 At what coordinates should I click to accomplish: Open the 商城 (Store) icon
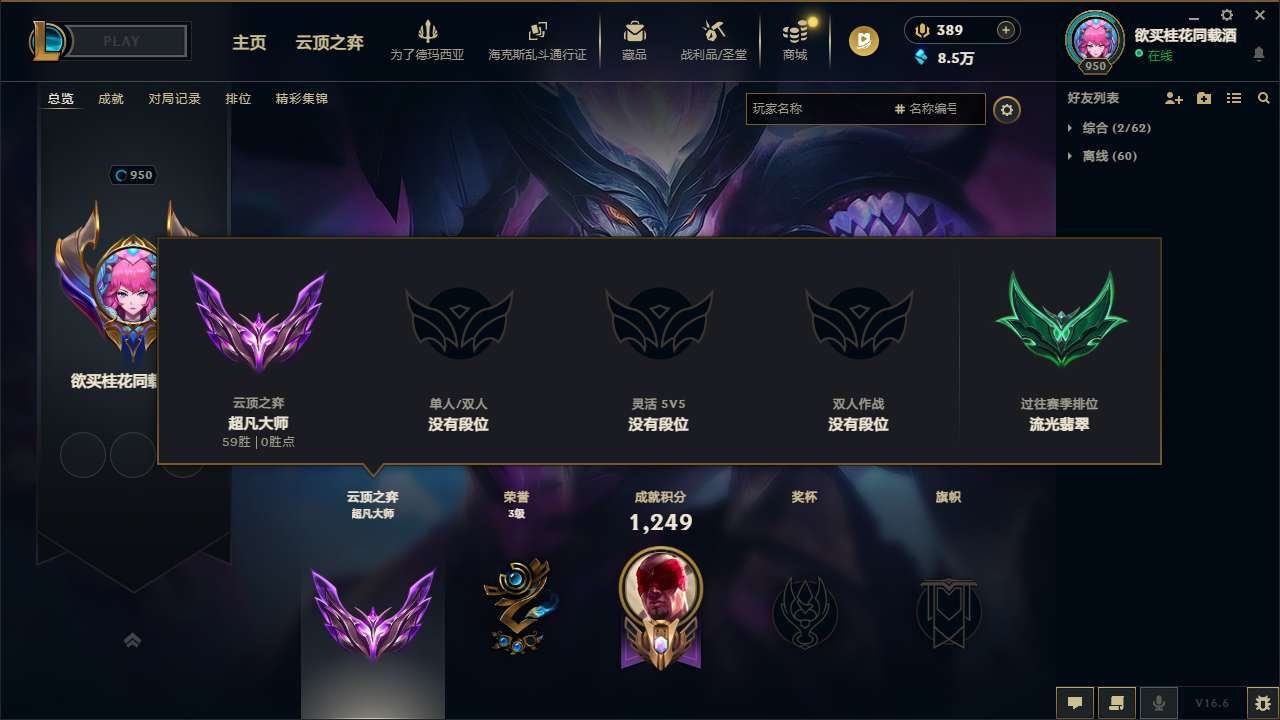(x=795, y=40)
